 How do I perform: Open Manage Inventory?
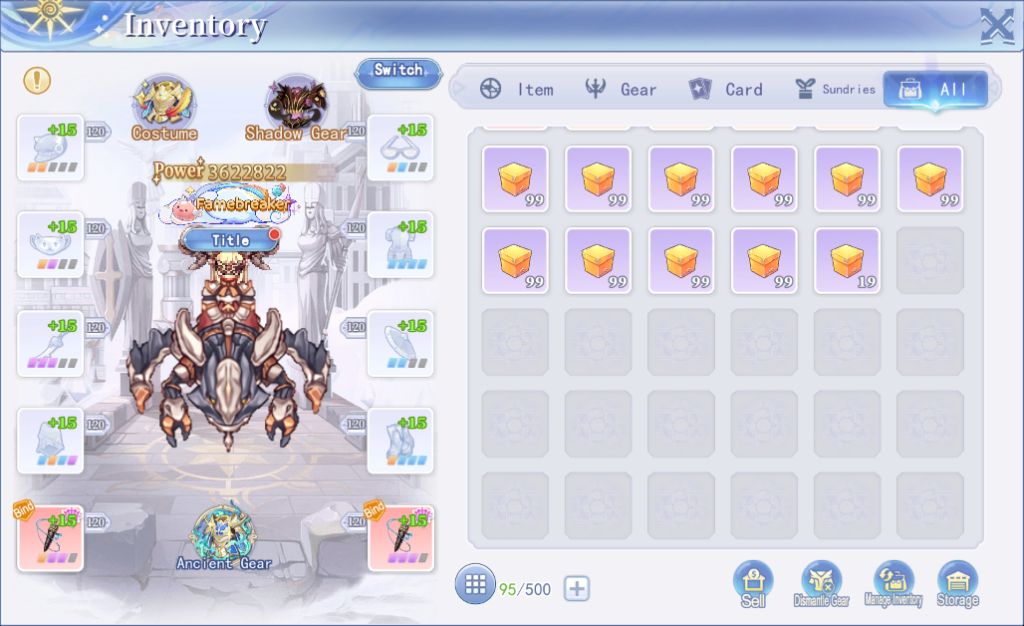pos(893,584)
